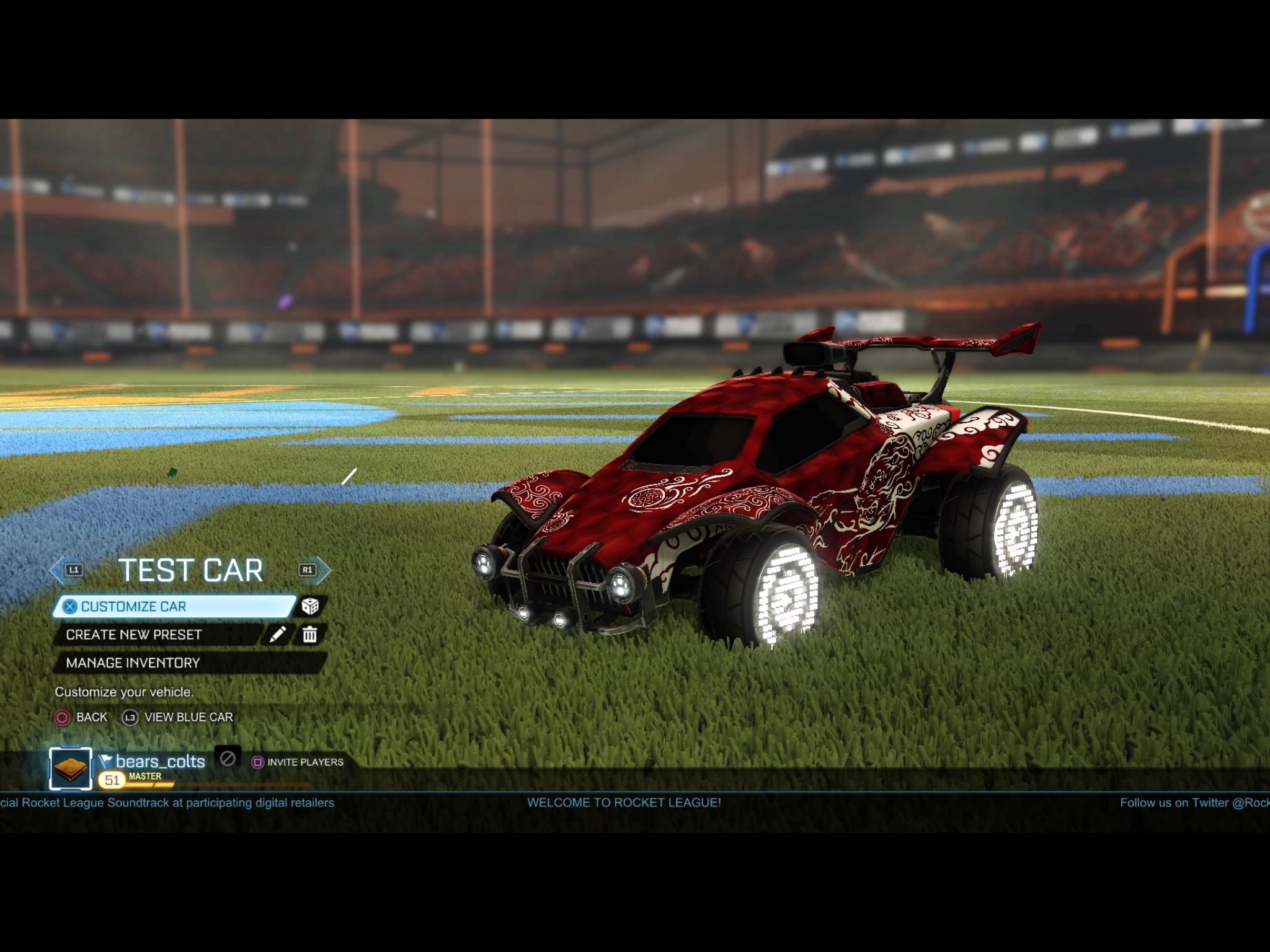Viewport: 1270px width, 952px height.
Task: Click the blocked status icon next to username
Action: pos(228,760)
